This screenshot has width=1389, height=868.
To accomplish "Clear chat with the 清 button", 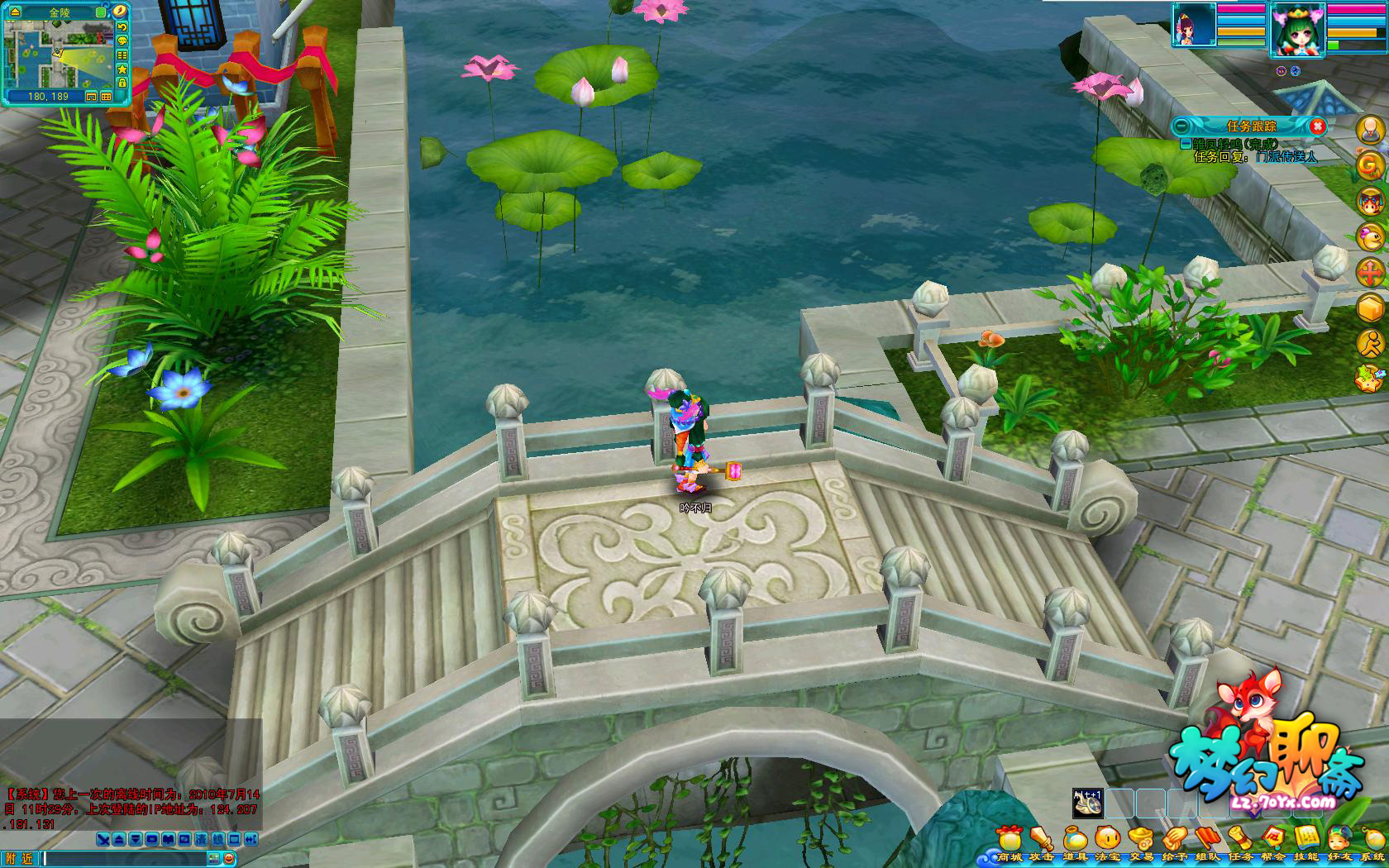I will coord(201,840).
